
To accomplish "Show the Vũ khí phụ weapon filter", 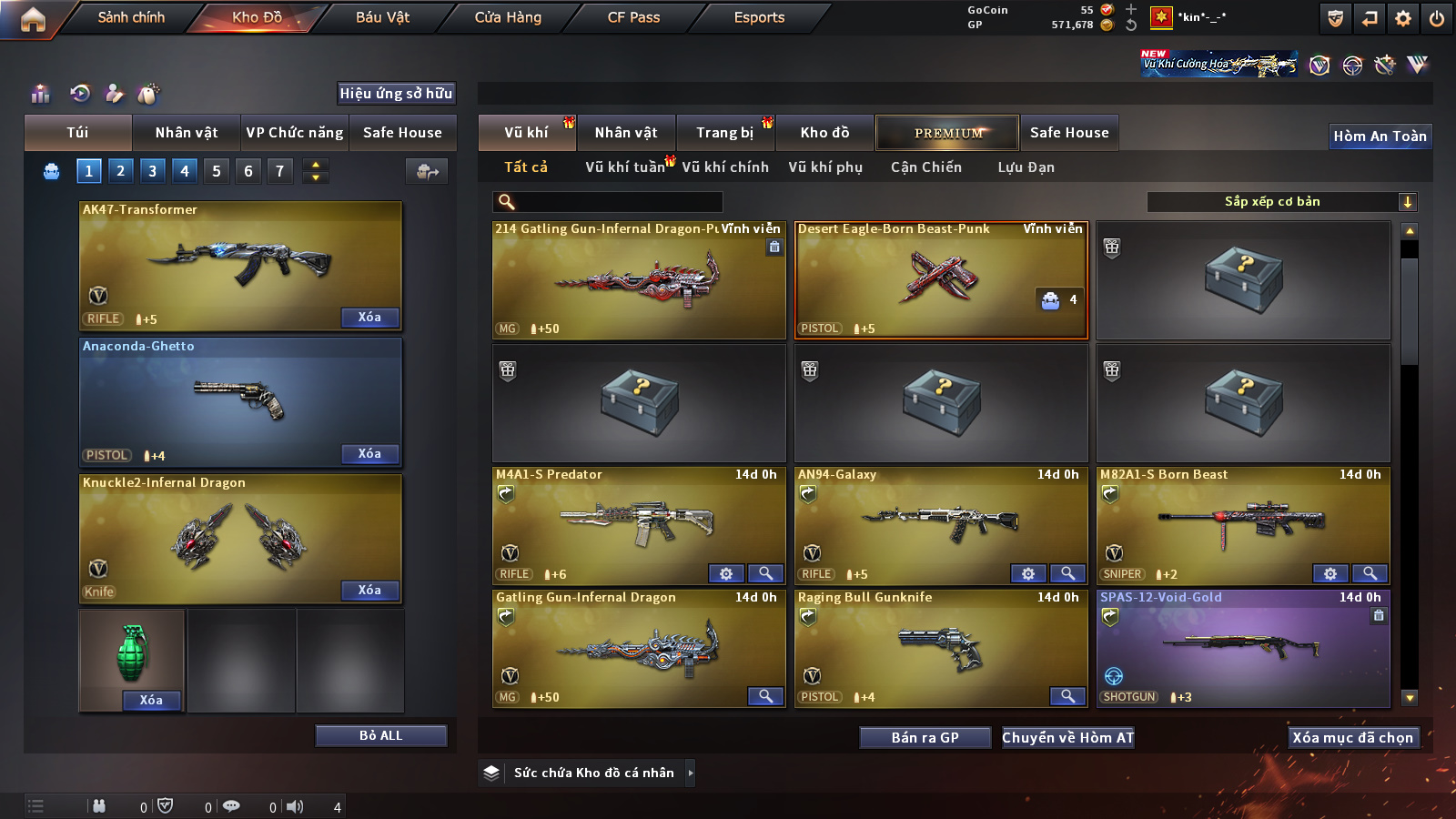I will click(825, 167).
